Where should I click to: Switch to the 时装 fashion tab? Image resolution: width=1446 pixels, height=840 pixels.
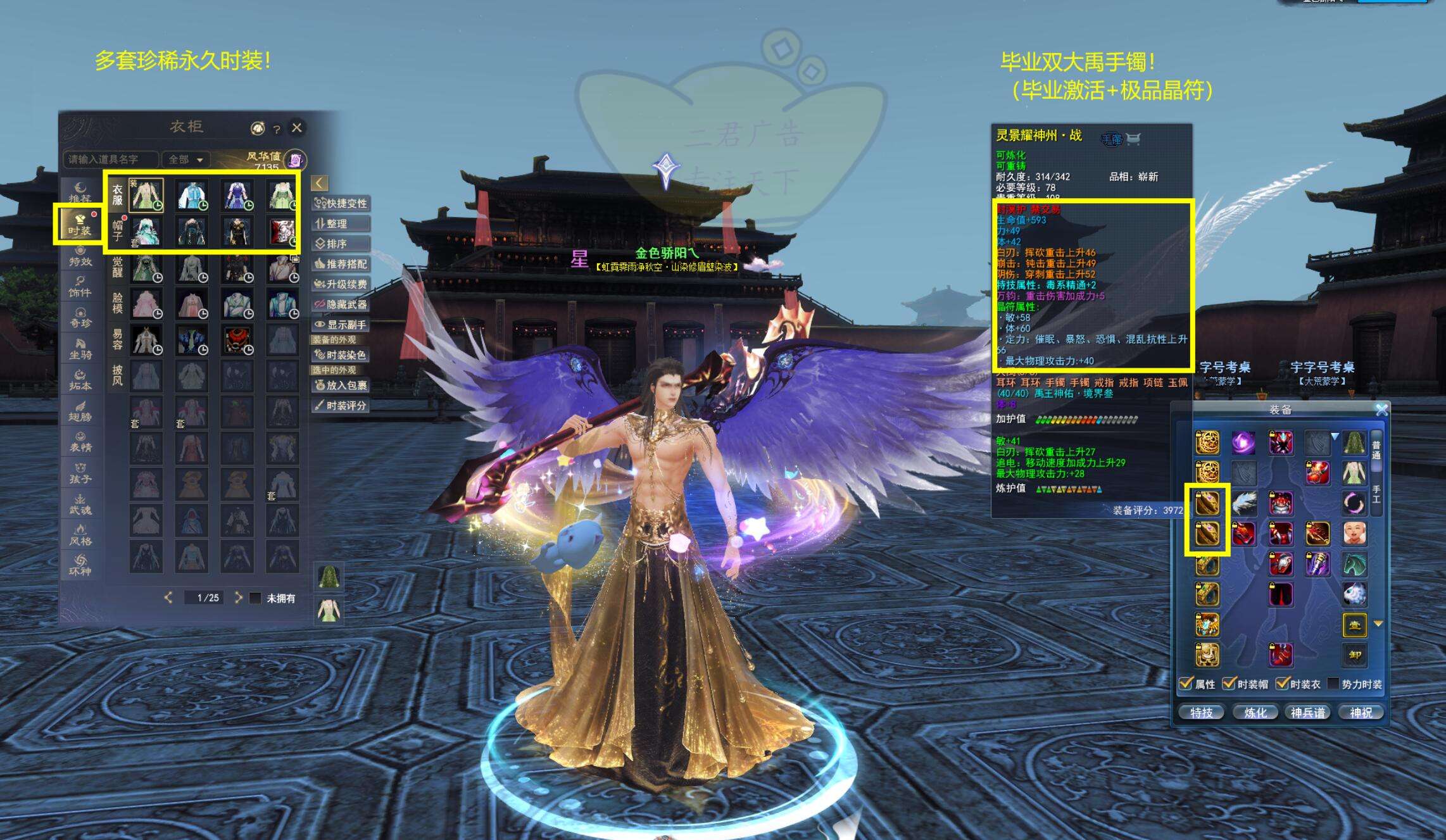tap(80, 224)
